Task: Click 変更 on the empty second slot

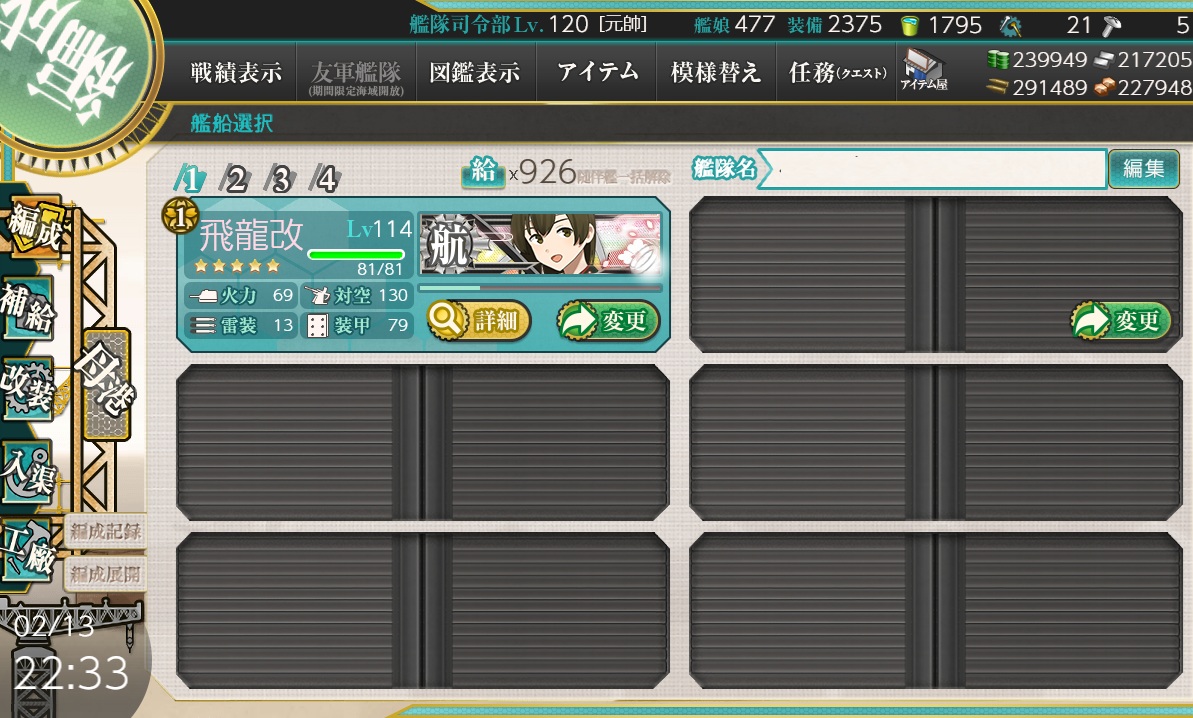Action: (1121, 321)
